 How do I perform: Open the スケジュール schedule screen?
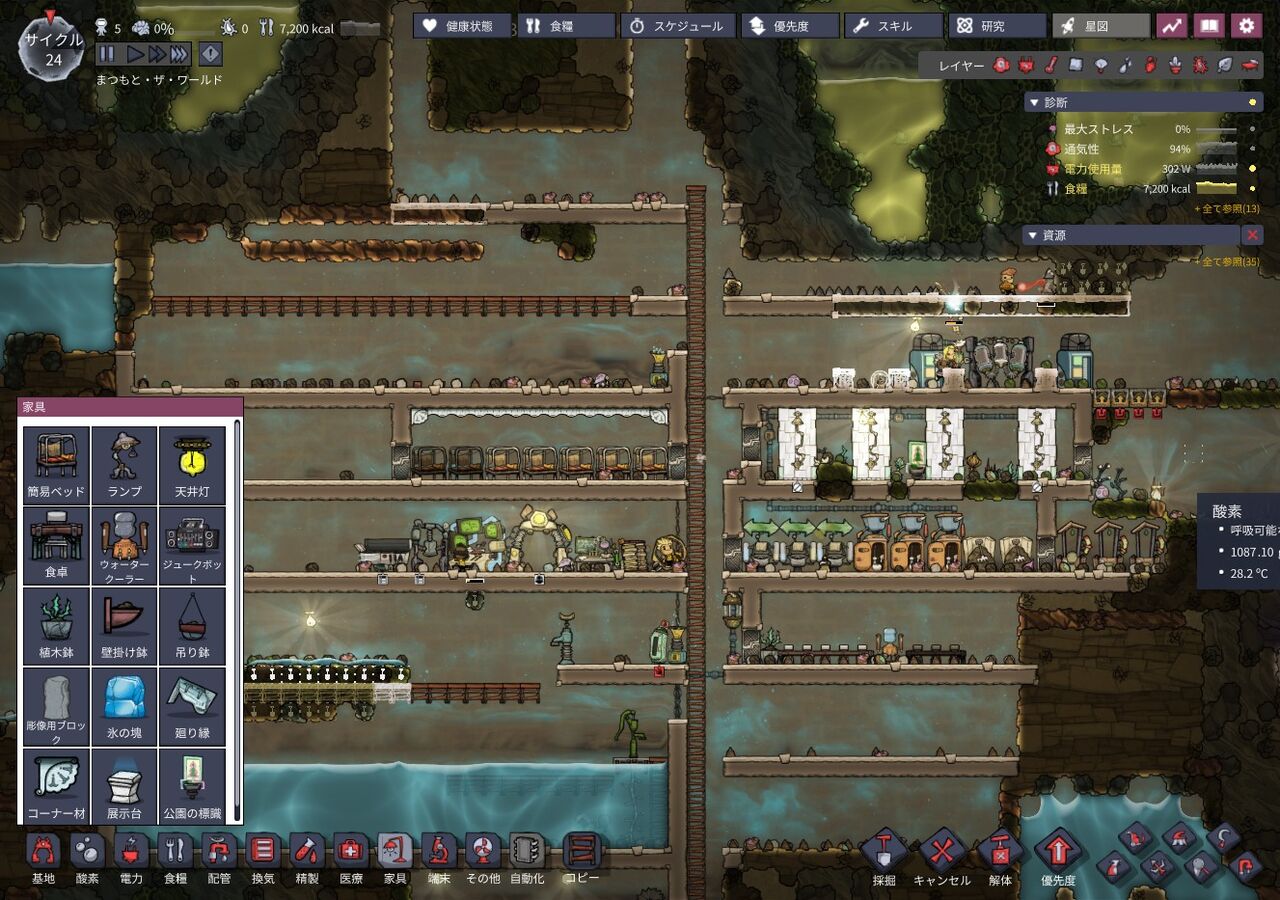pyautogui.click(x=678, y=26)
